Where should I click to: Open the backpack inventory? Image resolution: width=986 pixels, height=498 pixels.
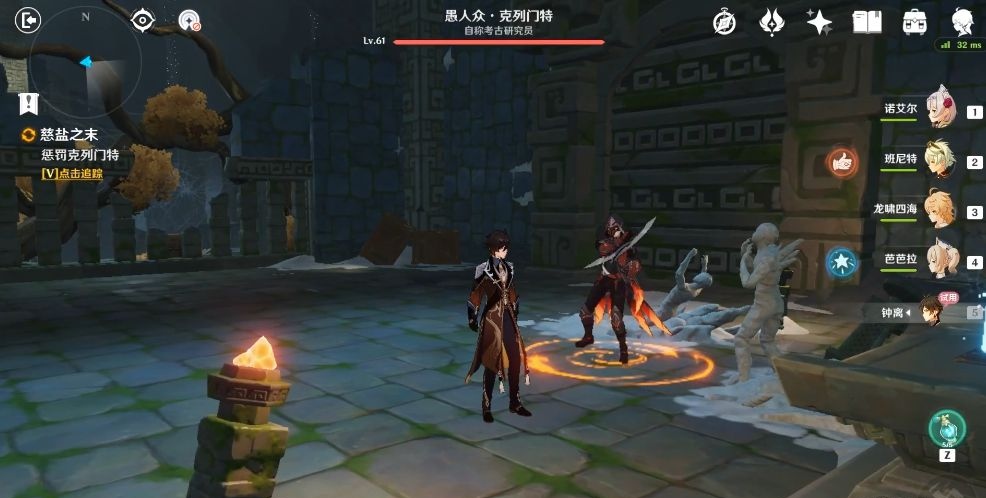(914, 22)
